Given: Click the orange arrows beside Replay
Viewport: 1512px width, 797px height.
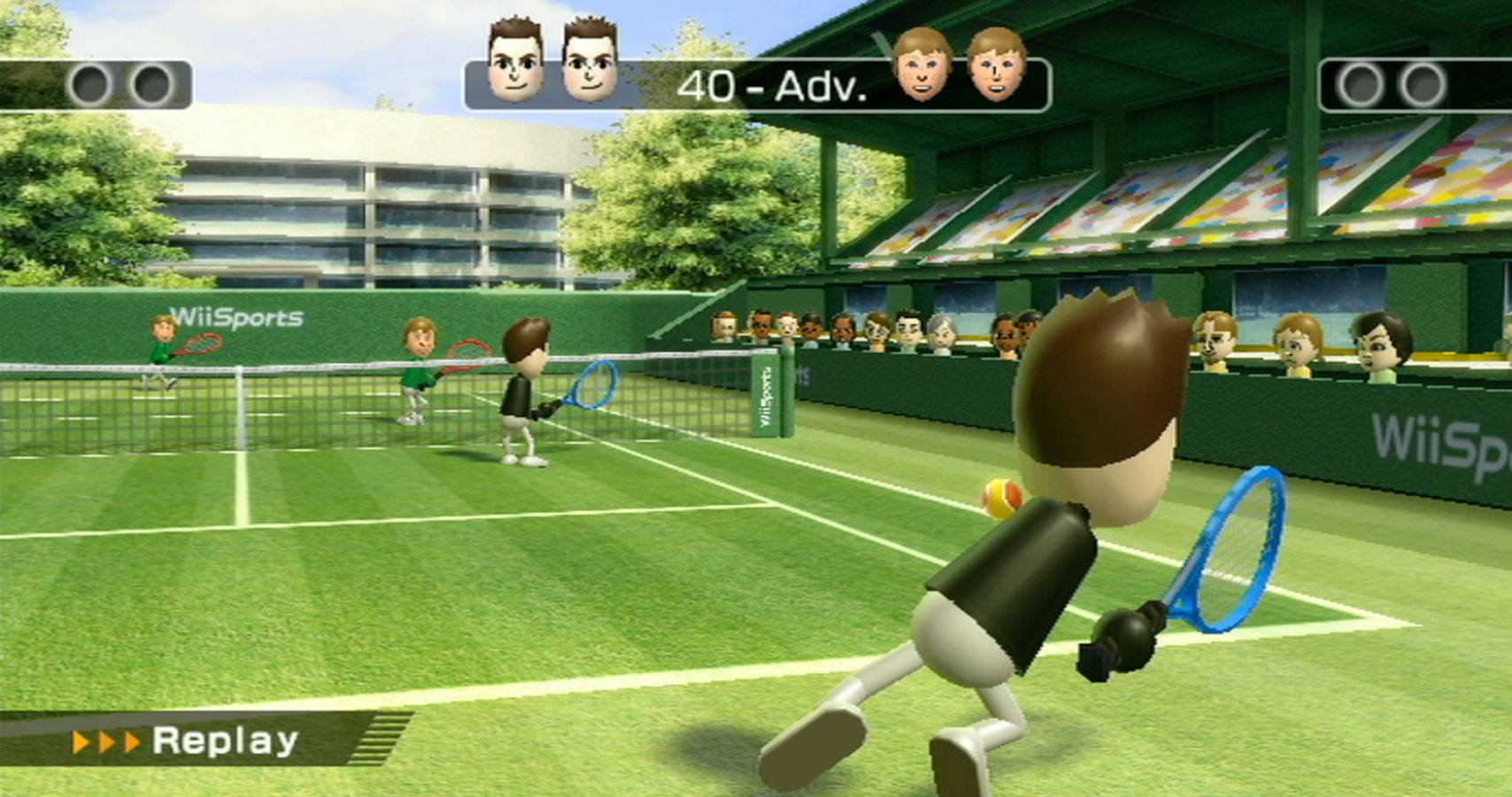Looking at the screenshot, I should 106,739.
